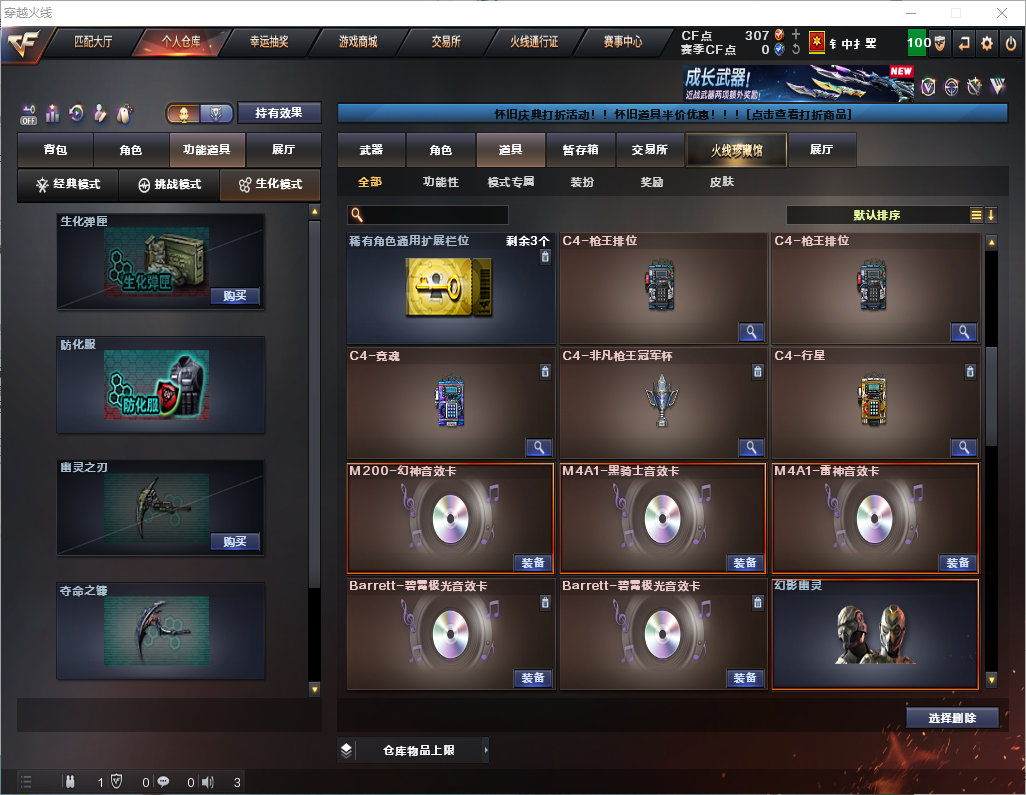Buy the 幽灵之刃 weapon

click(x=235, y=542)
